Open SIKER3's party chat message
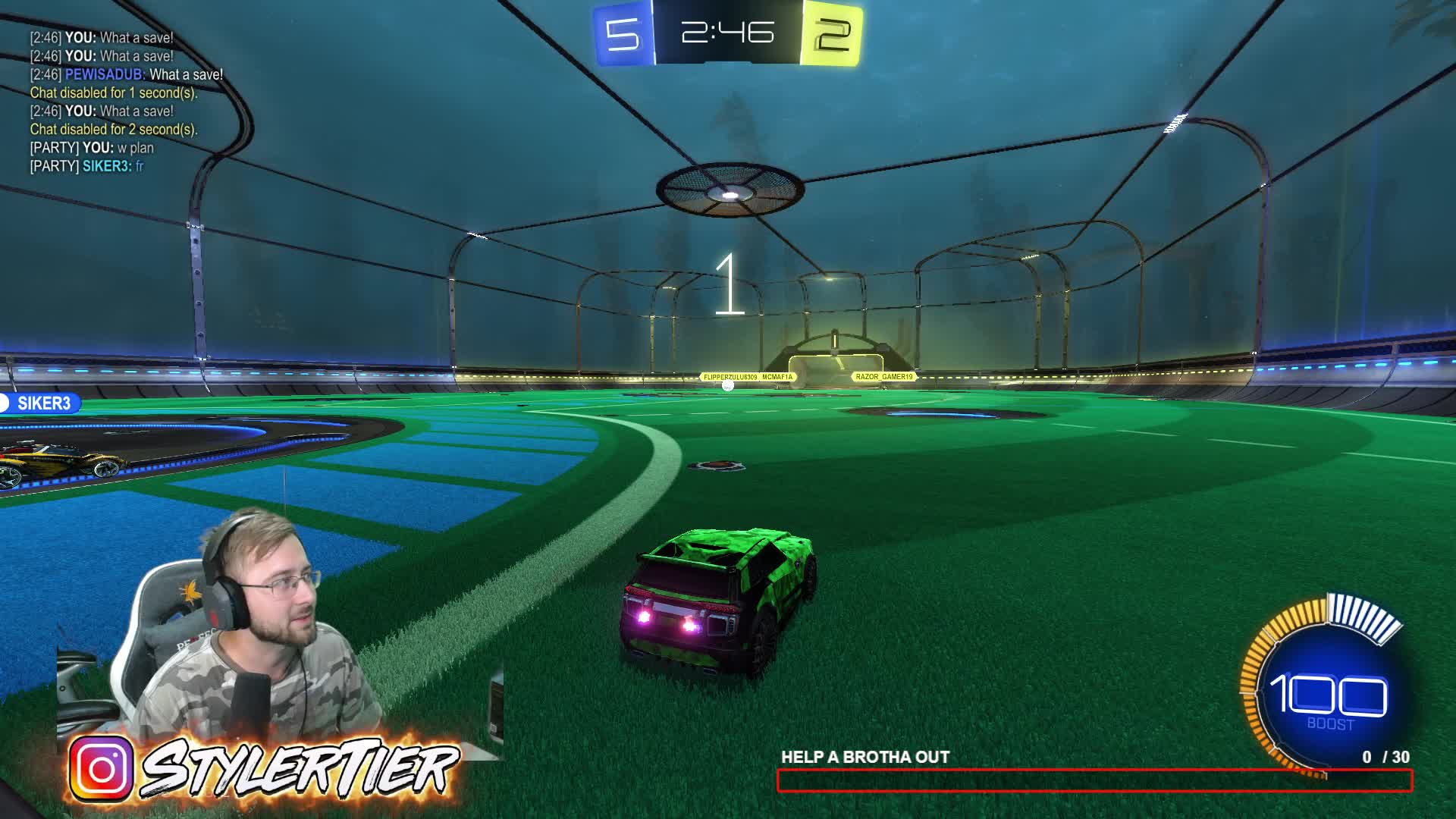The width and height of the screenshot is (1456, 819). pyautogui.click(x=86, y=166)
